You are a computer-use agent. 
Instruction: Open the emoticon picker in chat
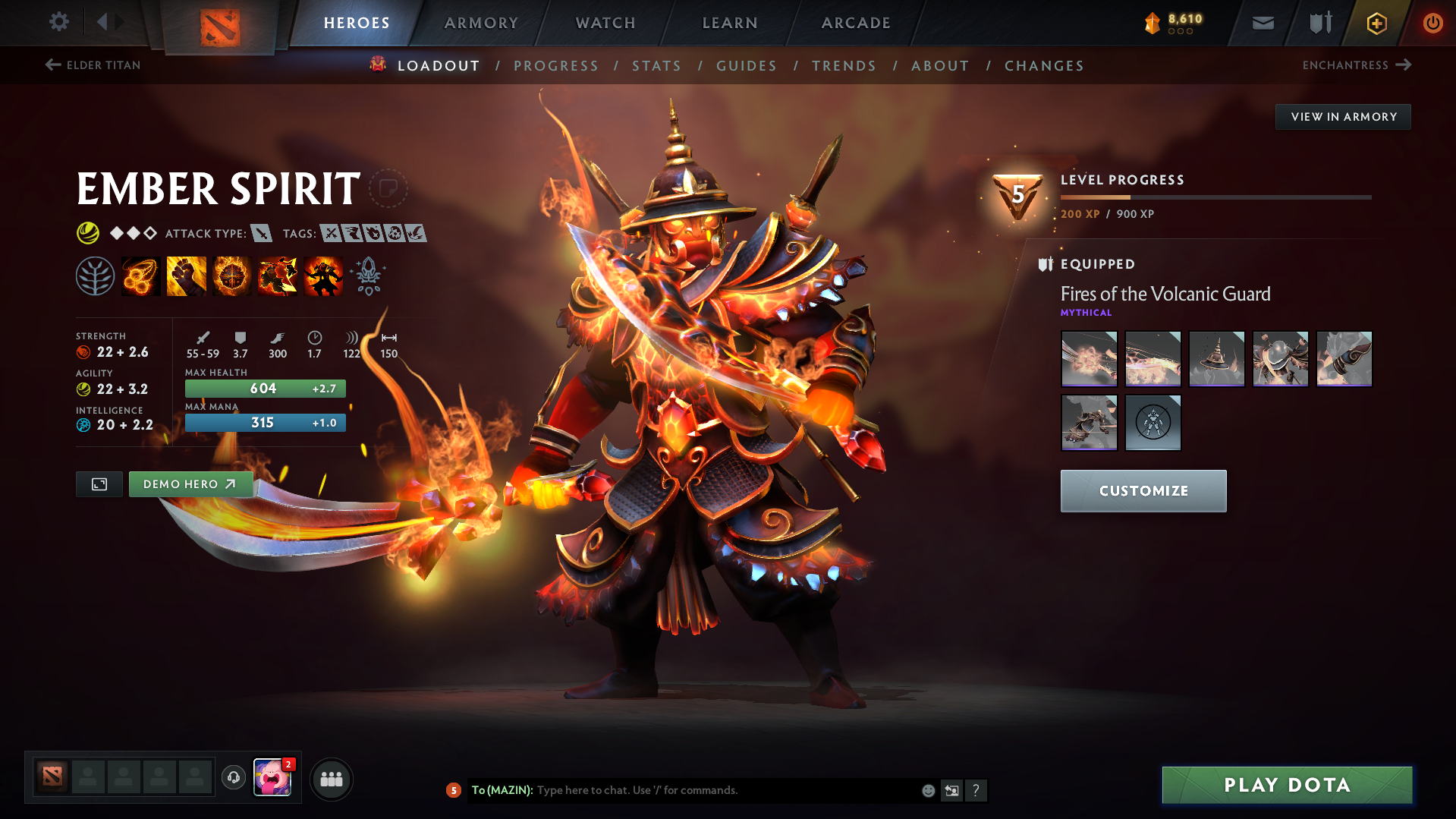tap(927, 790)
